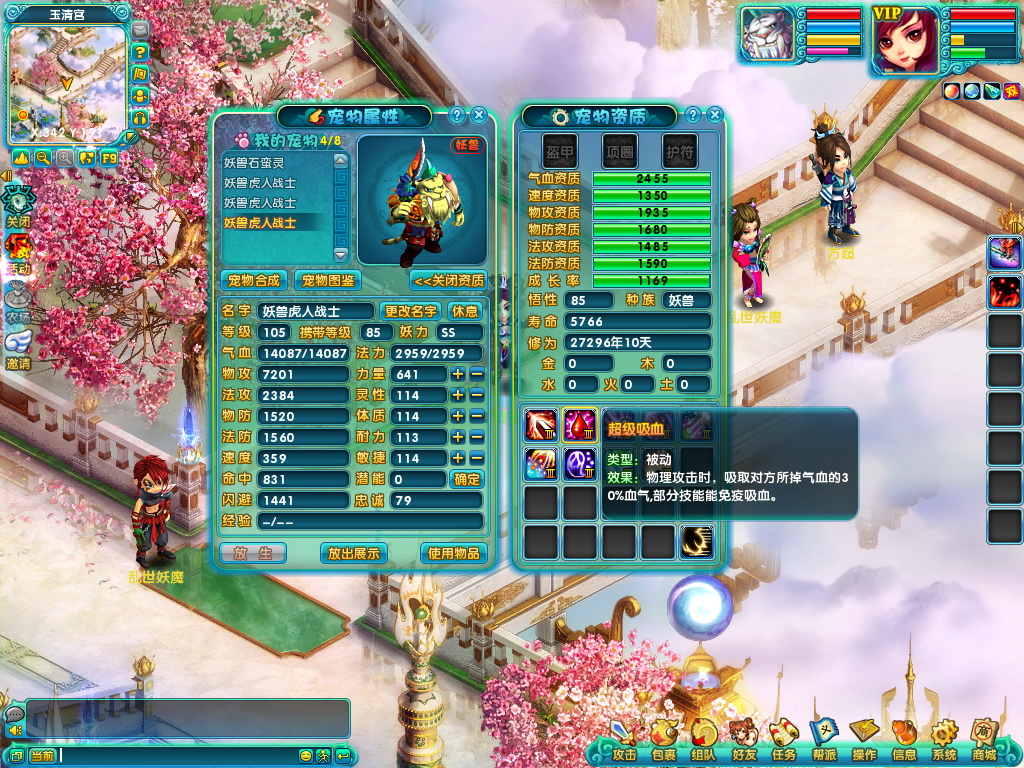Close the 宠物资质 pet aptitude window

click(x=714, y=115)
